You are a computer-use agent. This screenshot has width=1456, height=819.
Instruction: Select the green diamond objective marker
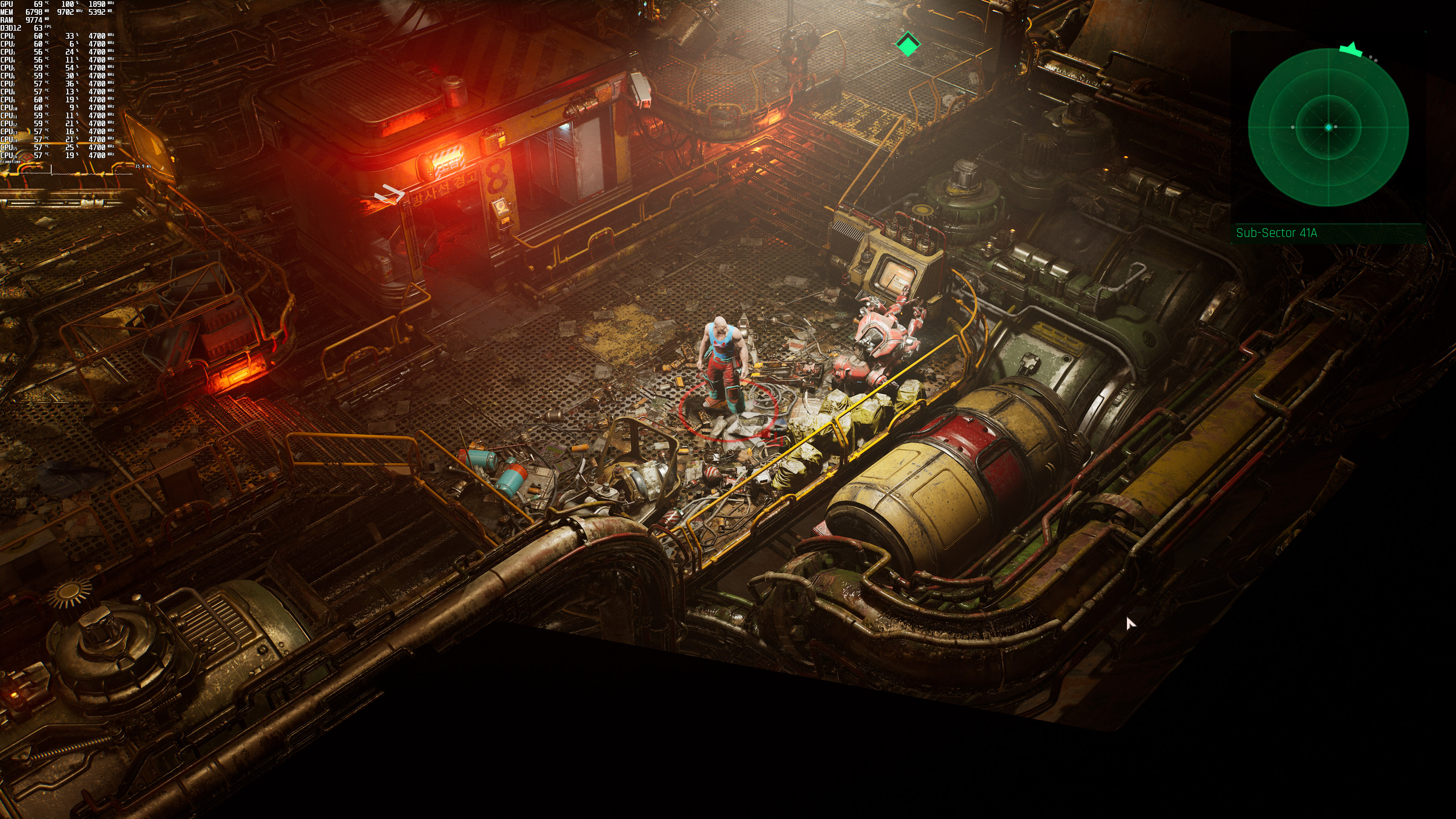pyautogui.click(x=908, y=44)
